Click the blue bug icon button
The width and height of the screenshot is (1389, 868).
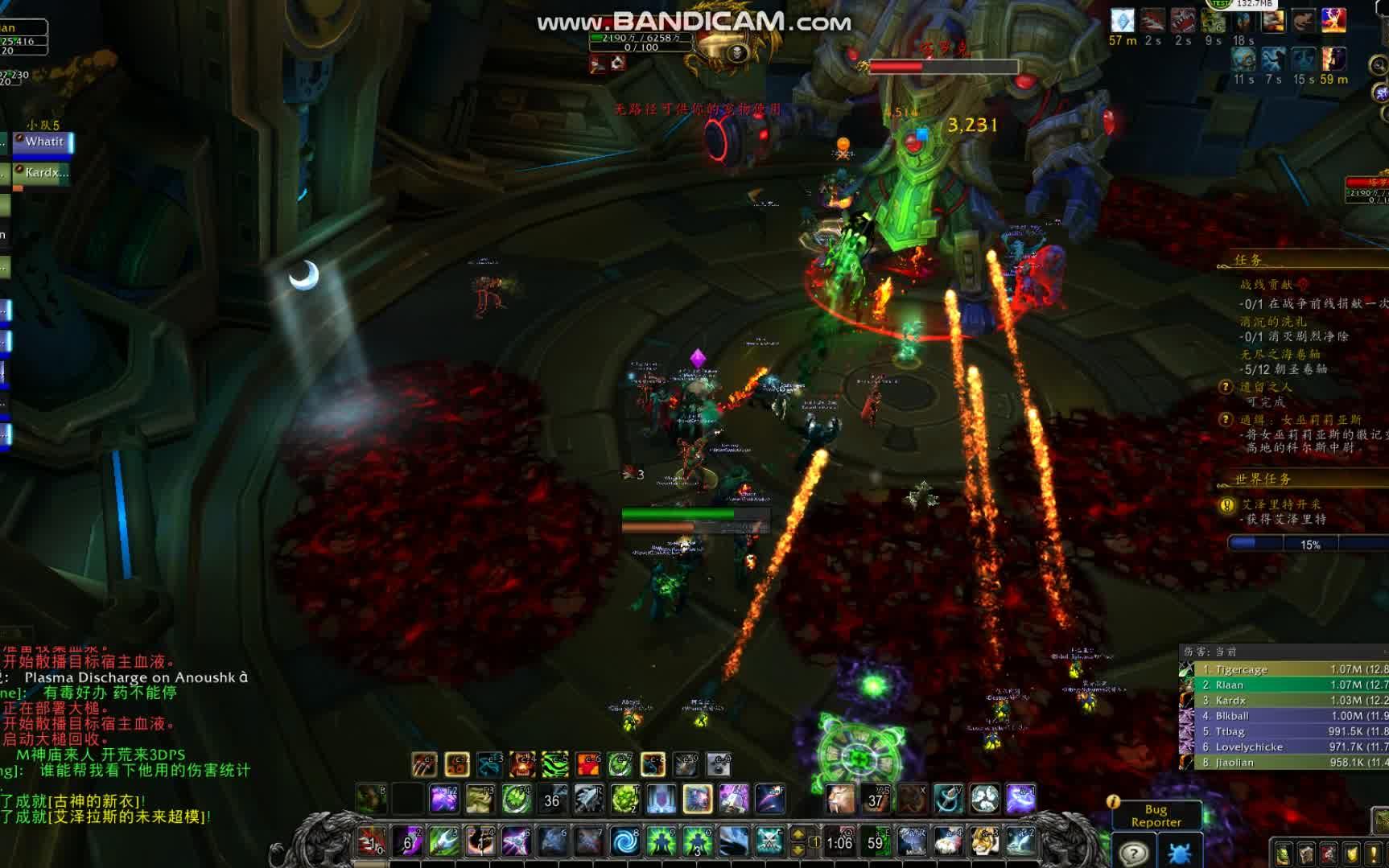point(1179,853)
